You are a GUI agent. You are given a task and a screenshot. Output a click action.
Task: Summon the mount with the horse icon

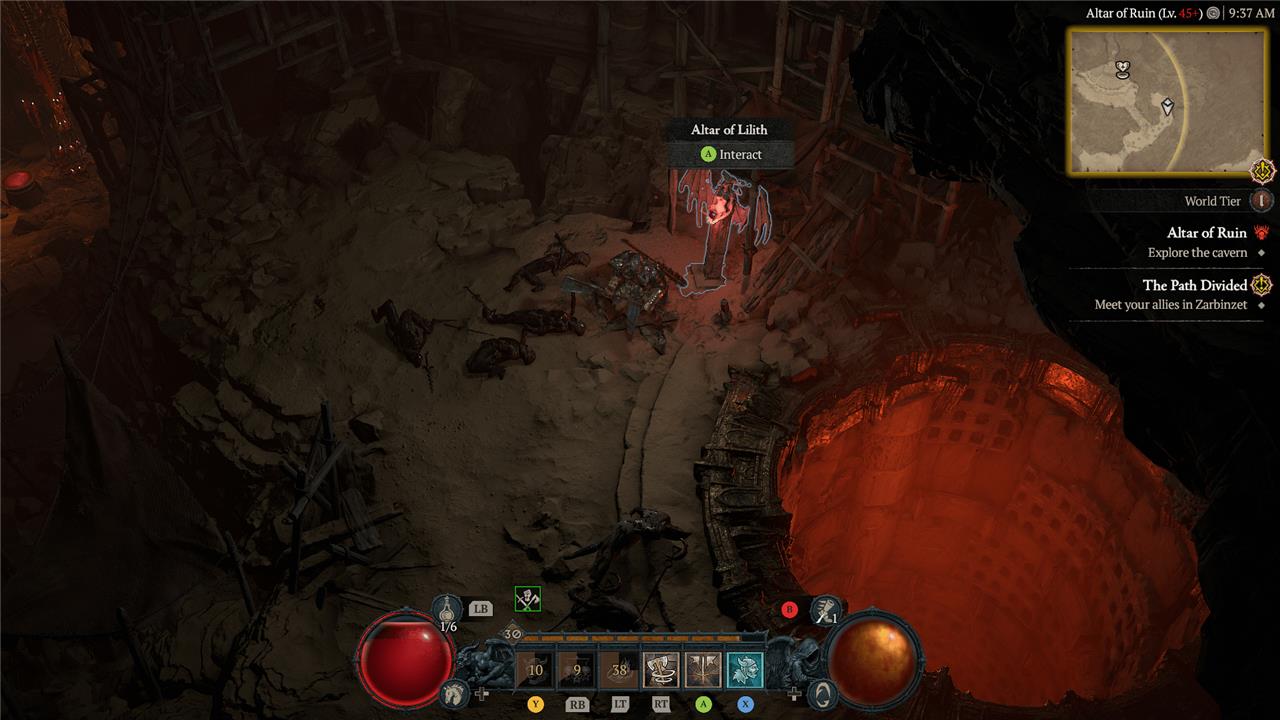pyautogui.click(x=453, y=692)
